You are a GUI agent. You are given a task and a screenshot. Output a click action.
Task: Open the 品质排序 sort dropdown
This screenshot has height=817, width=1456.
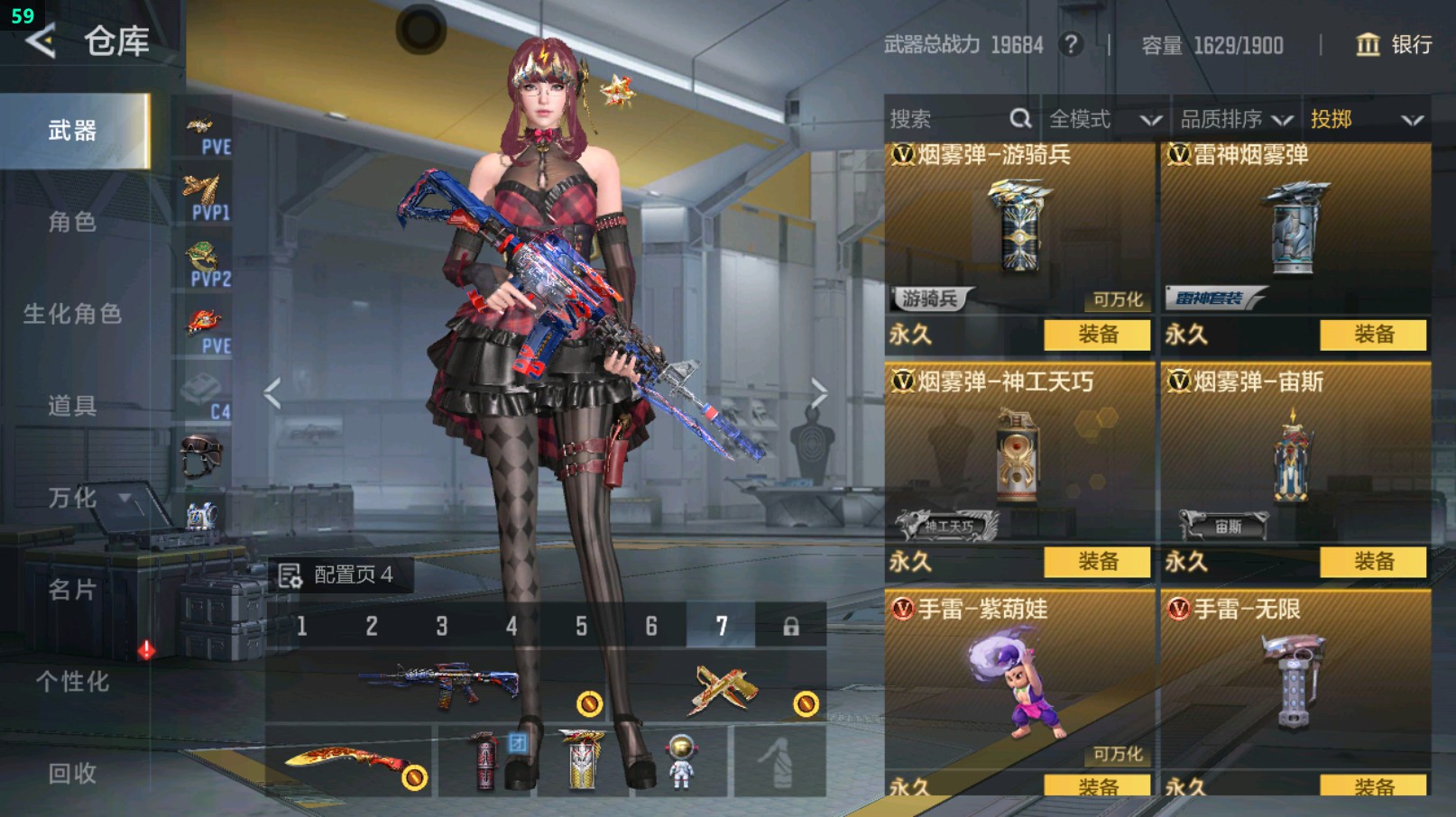coord(1236,119)
